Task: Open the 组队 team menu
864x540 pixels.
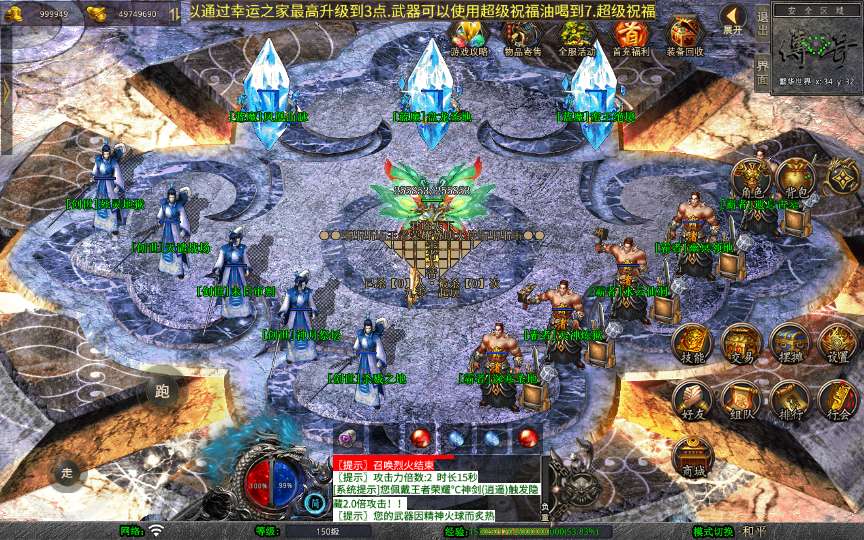Action: pos(741,400)
